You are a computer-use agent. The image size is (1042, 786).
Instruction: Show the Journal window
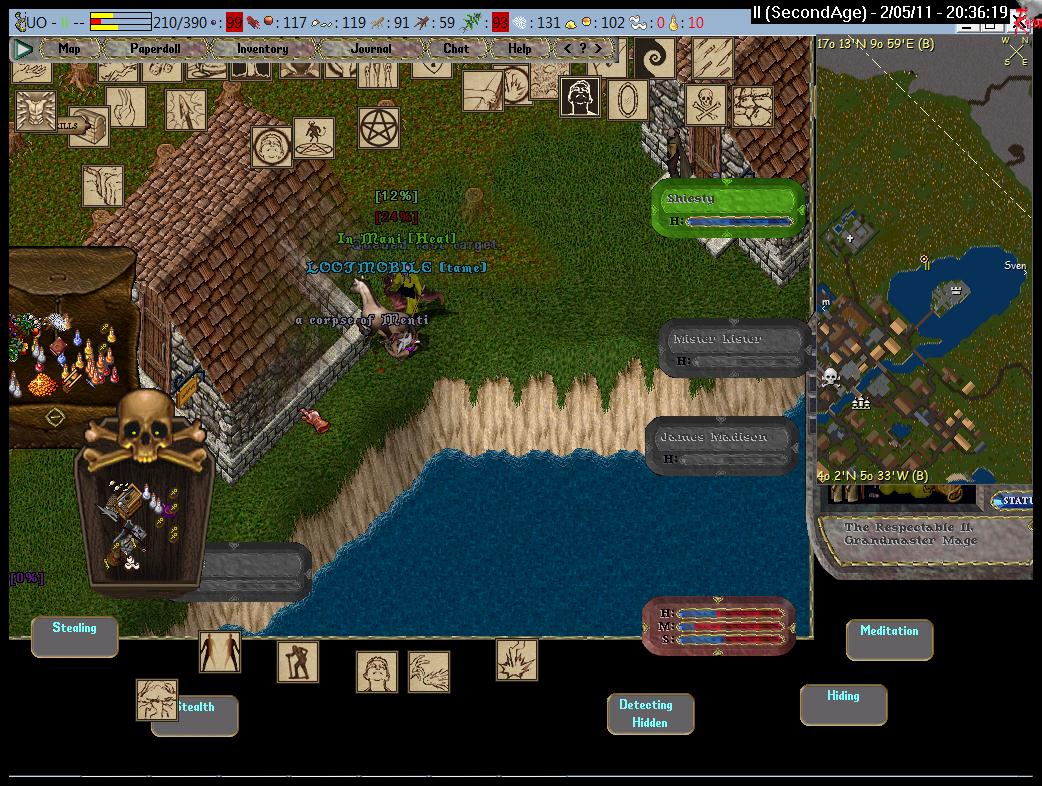[x=371, y=48]
